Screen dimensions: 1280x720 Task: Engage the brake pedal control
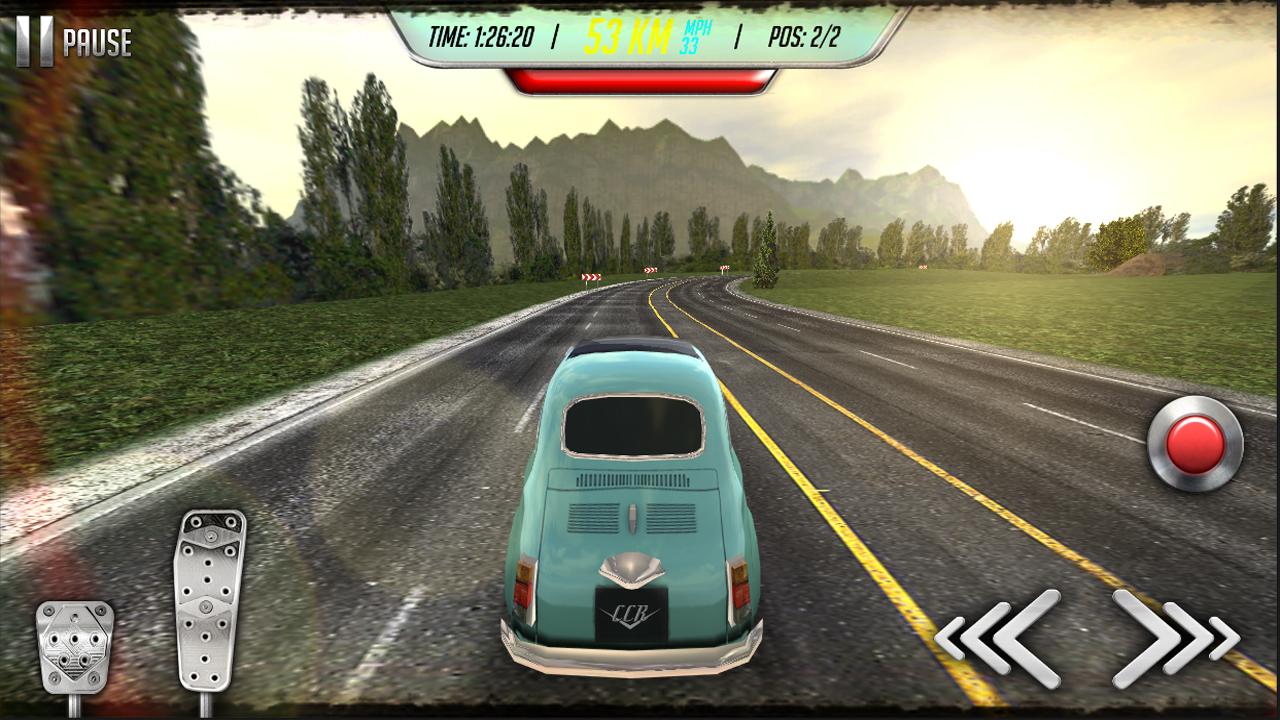pyautogui.click(x=75, y=650)
